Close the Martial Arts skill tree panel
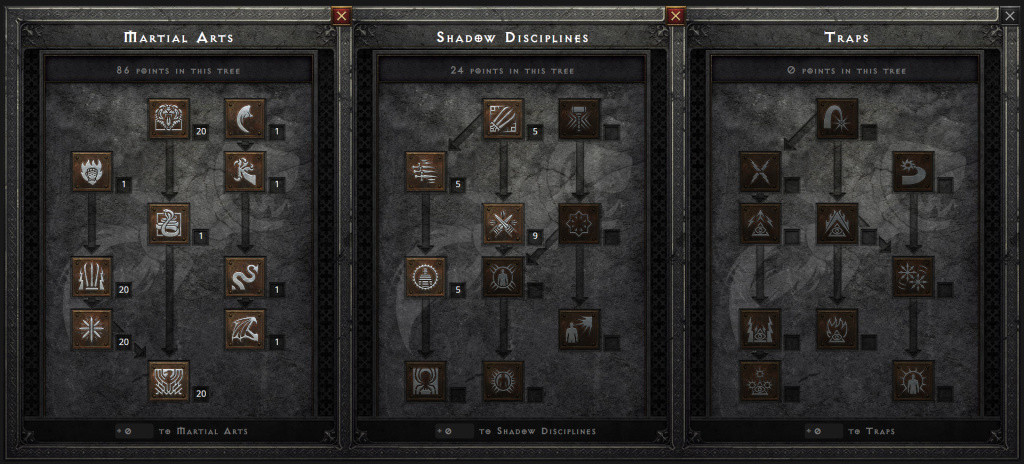The image size is (1024, 464). pos(342,15)
